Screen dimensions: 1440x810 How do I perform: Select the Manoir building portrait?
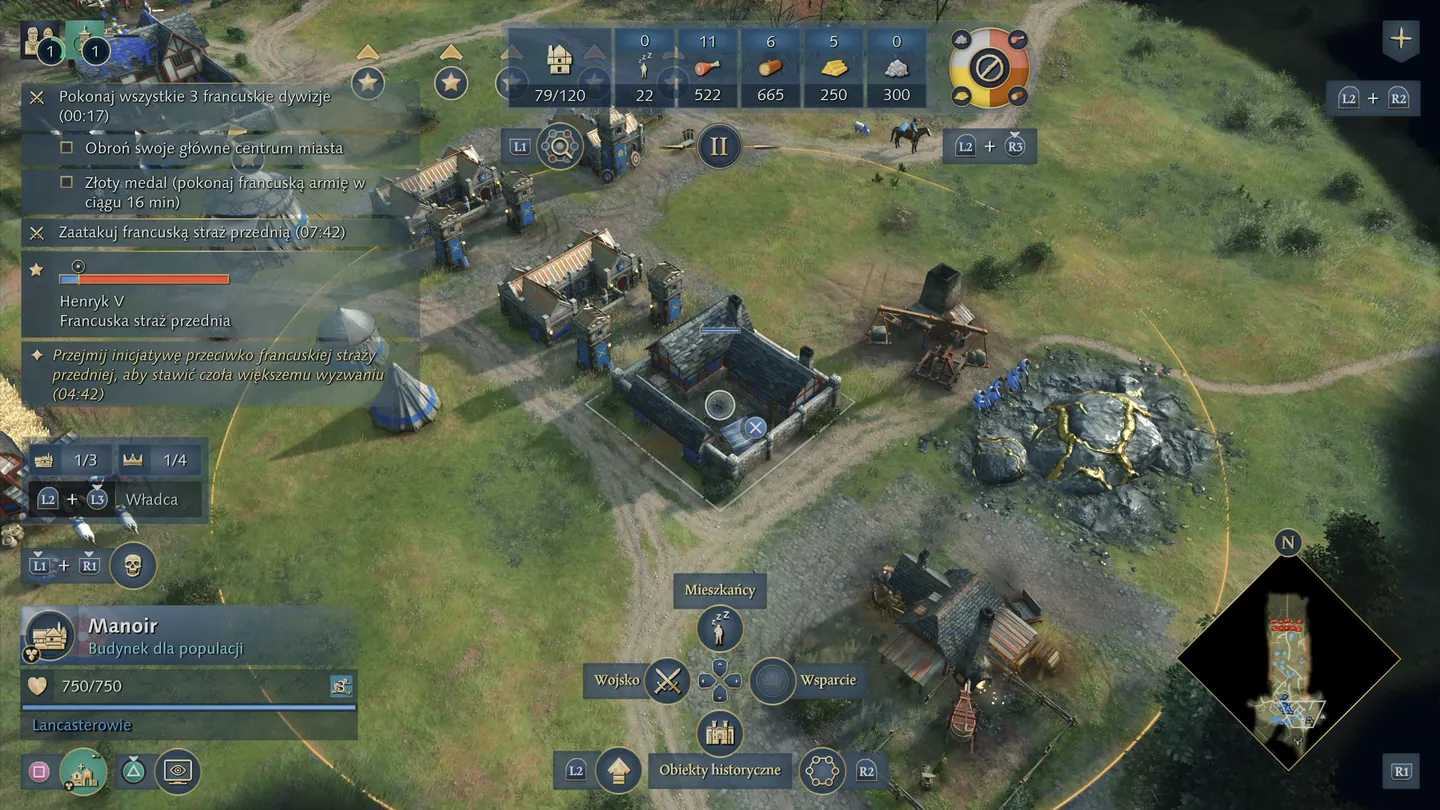(x=49, y=635)
